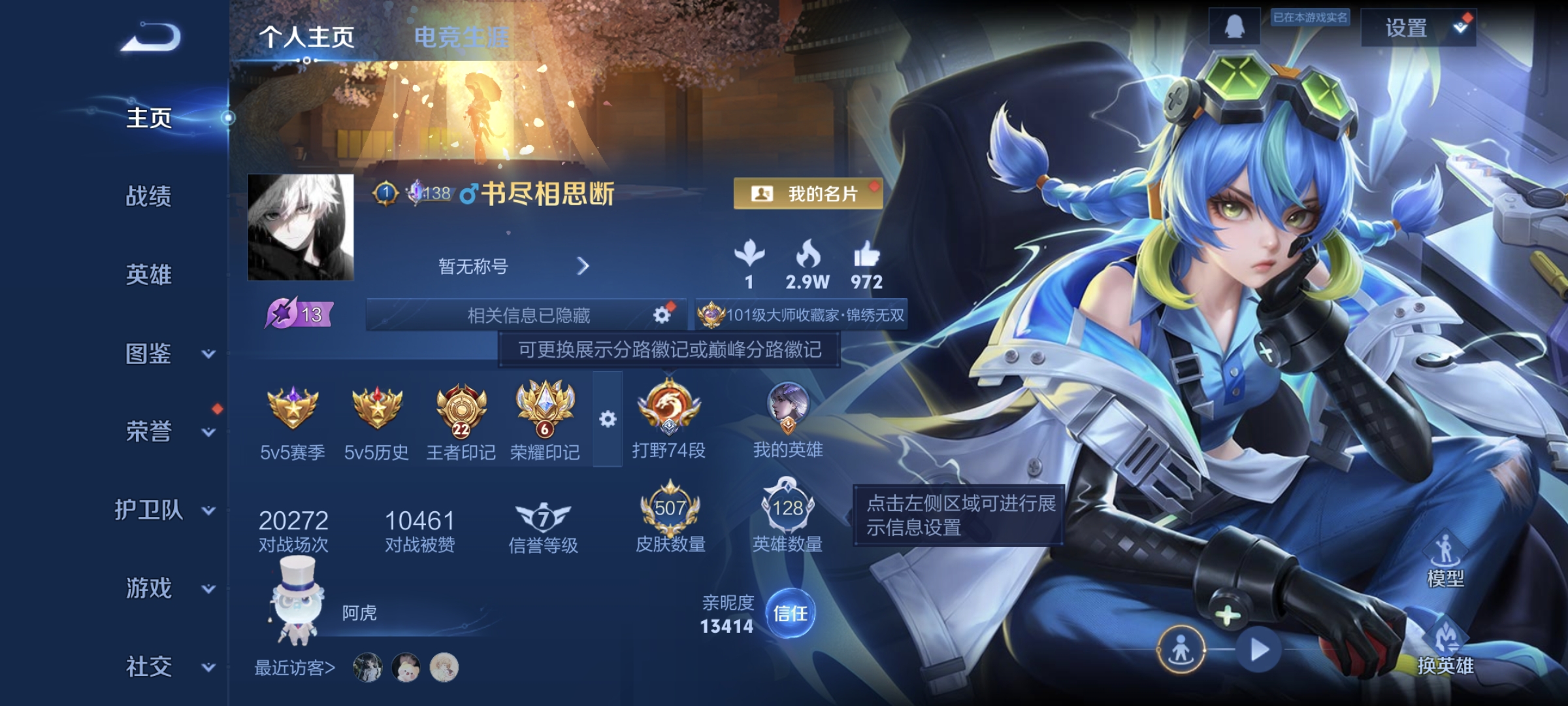Click 最近访客 recent visitors link

(293, 667)
